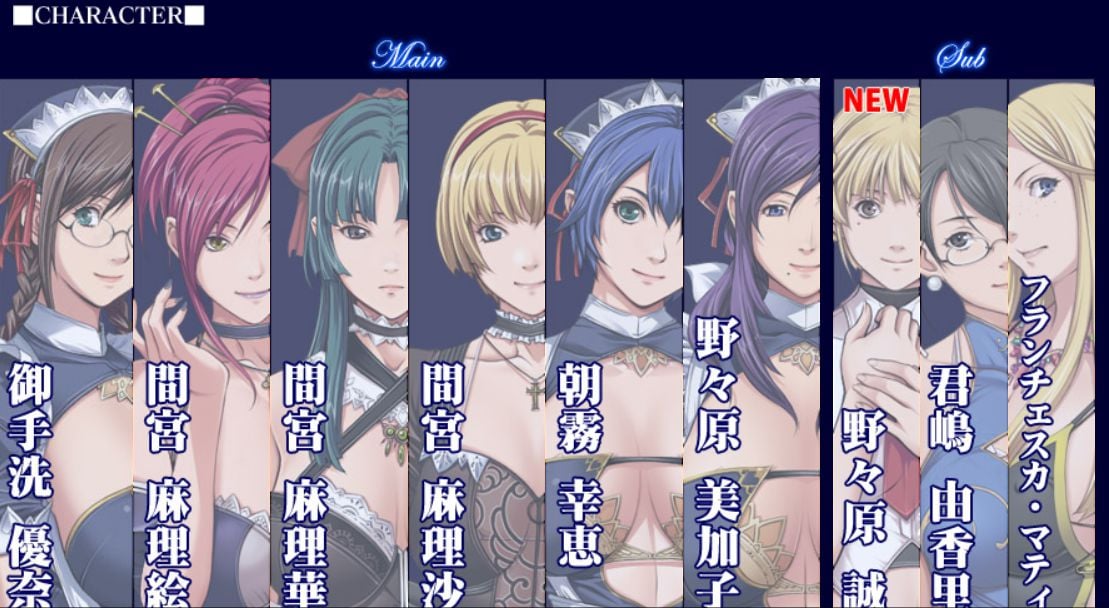Choose the フランチェスカ sub character panel
1109x608 pixels.
pyautogui.click(x=1058, y=340)
